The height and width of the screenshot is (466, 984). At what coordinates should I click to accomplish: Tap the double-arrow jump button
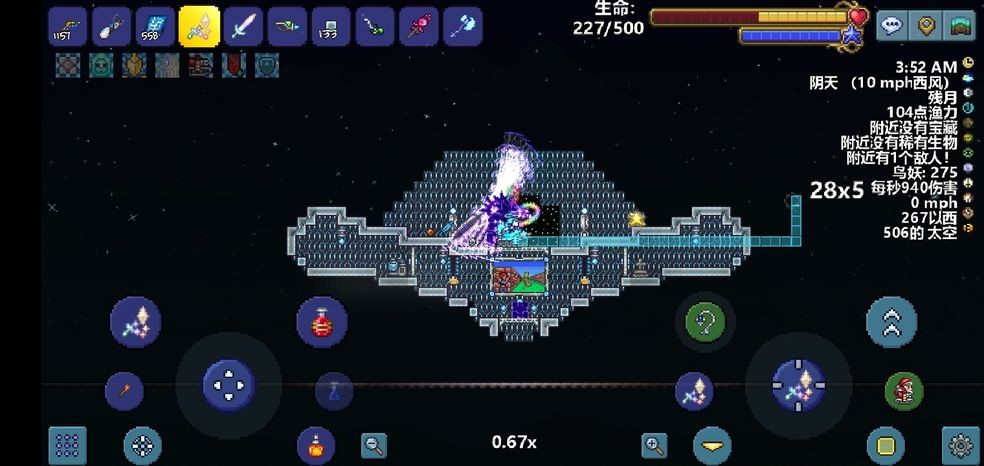[891, 322]
